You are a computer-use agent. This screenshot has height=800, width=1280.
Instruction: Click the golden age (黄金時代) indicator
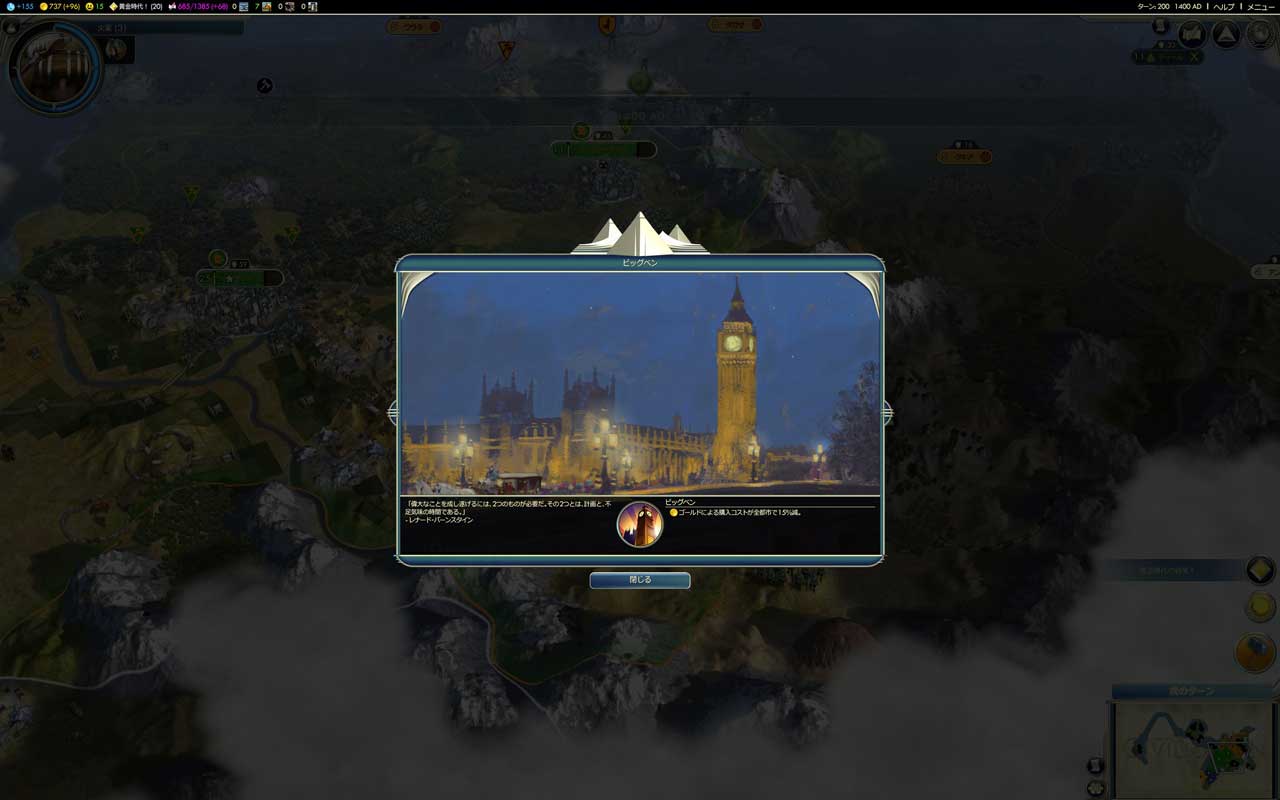pos(135,6)
